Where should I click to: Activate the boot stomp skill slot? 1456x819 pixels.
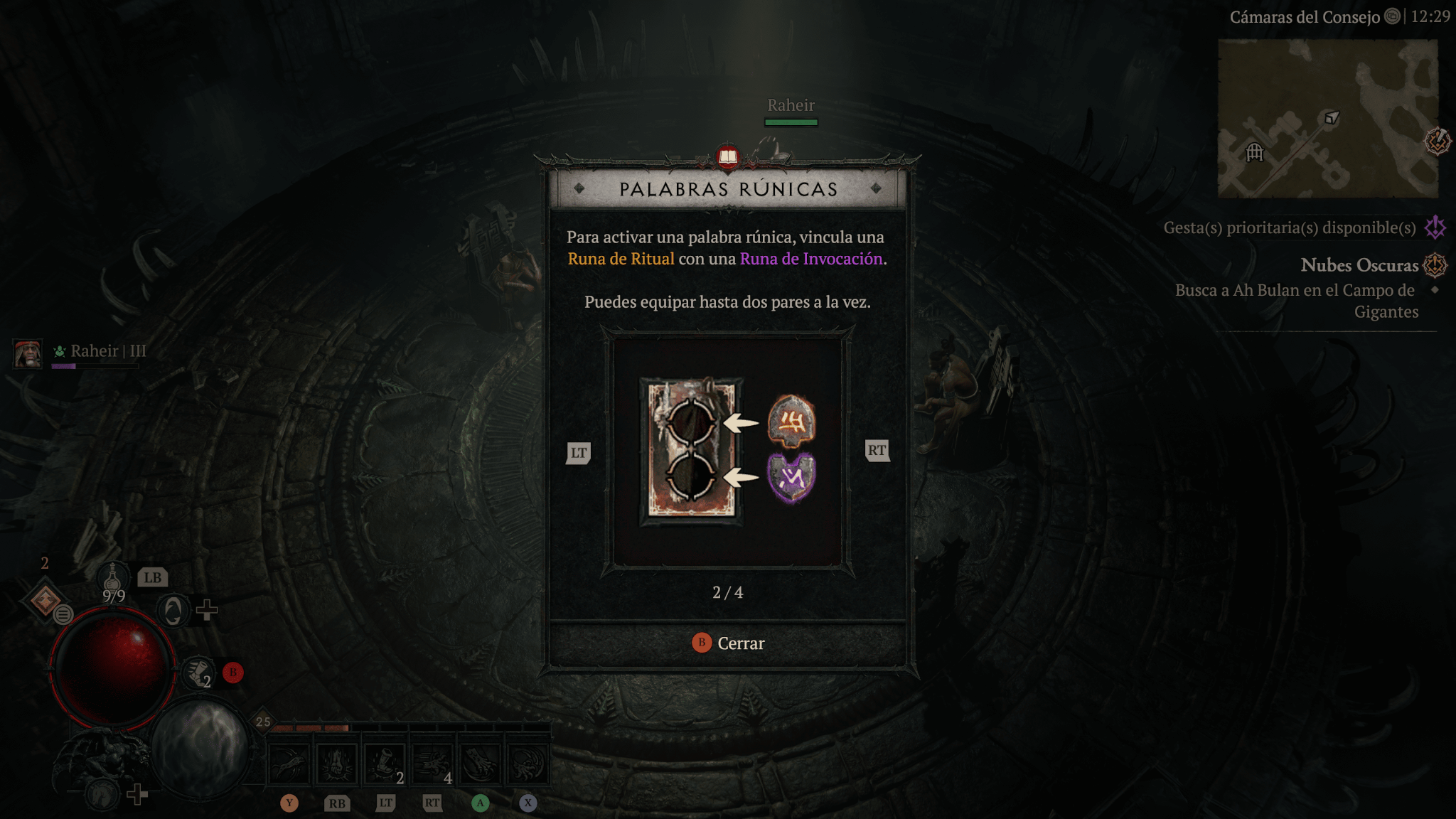[x=385, y=764]
